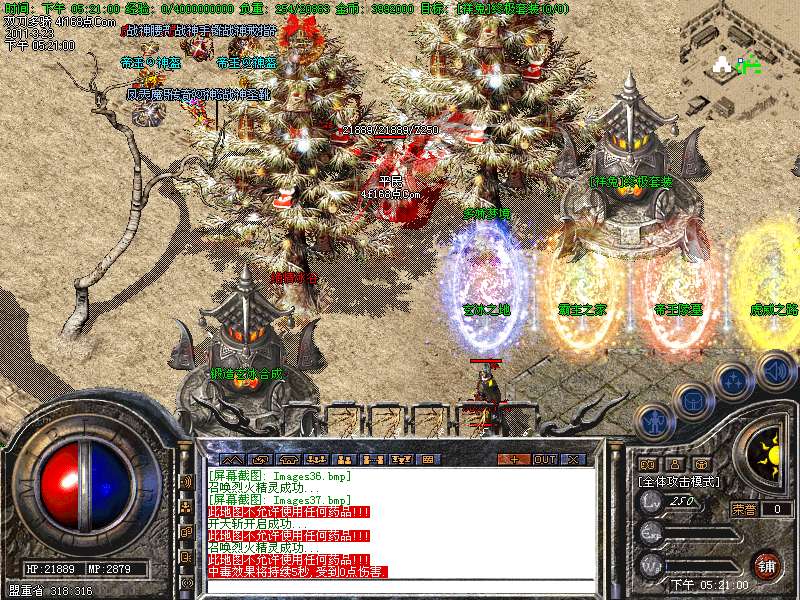Click the OUT button above chat

point(545,459)
